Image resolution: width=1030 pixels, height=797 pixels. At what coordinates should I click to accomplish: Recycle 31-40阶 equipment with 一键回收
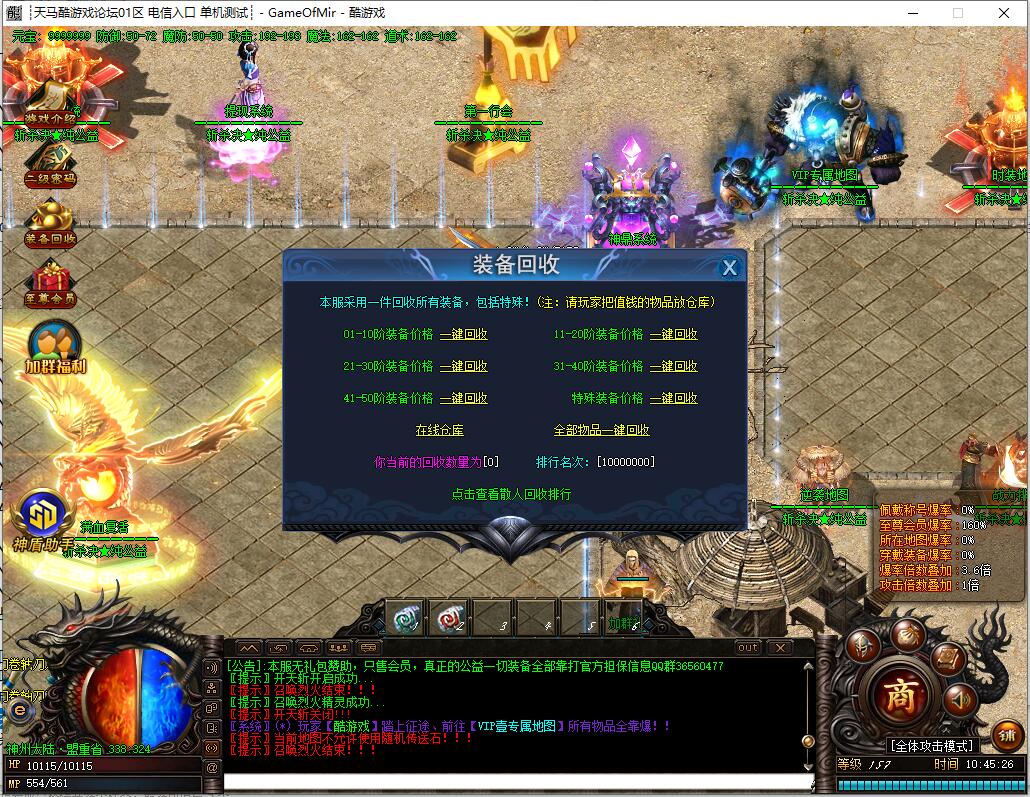(x=674, y=367)
